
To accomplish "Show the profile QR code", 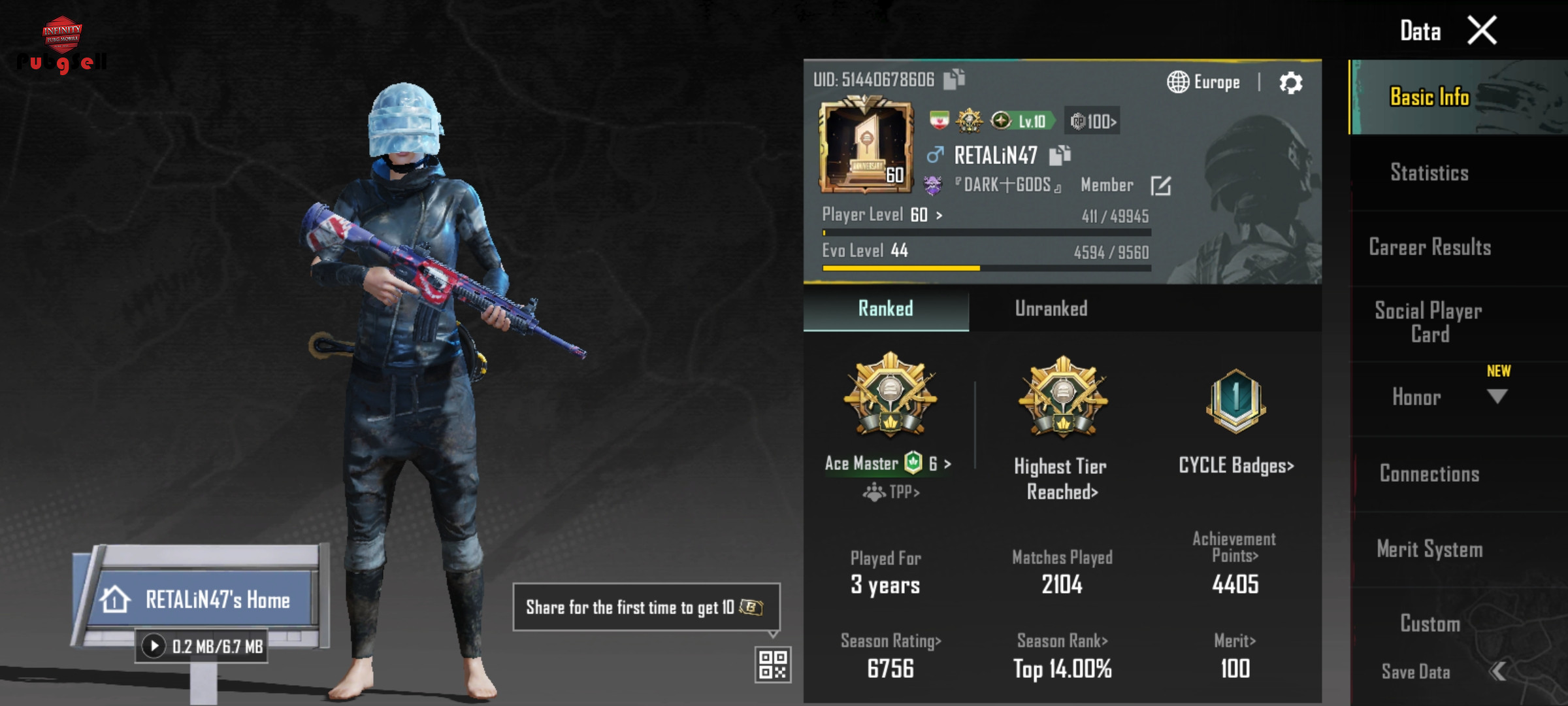I will click(773, 664).
